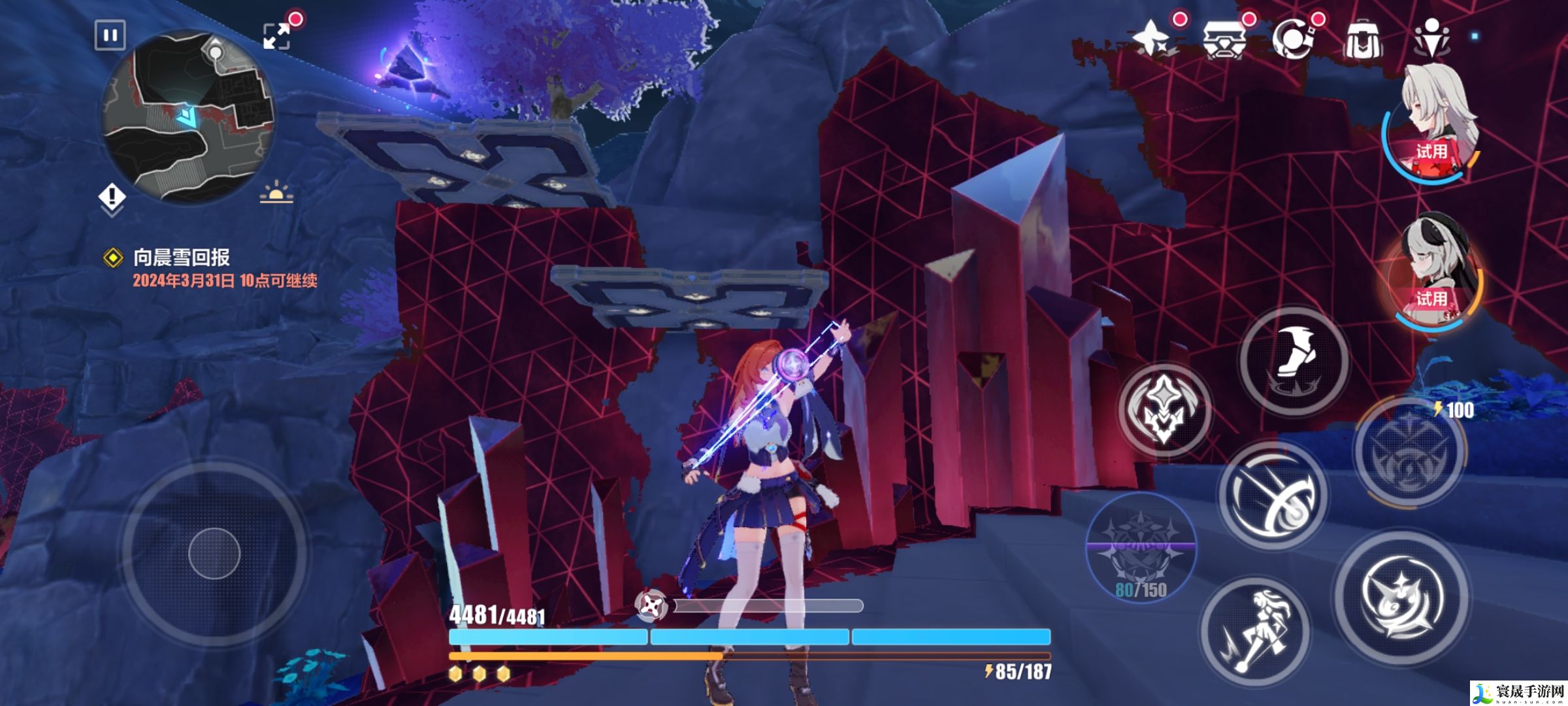Switch to the long-haired trial character portrait

(1433, 124)
